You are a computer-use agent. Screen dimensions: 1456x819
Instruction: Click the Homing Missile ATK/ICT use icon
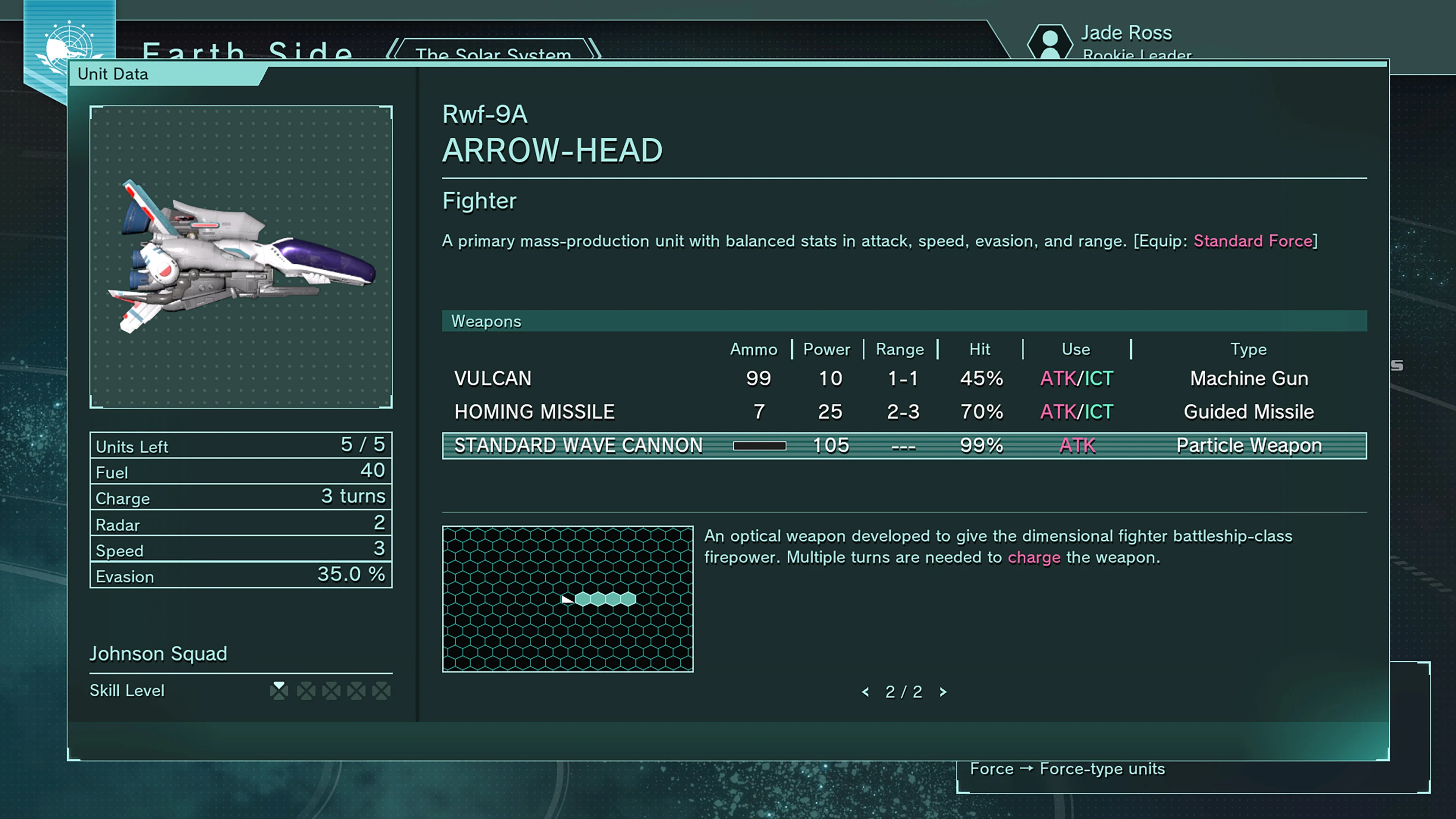(x=1076, y=412)
